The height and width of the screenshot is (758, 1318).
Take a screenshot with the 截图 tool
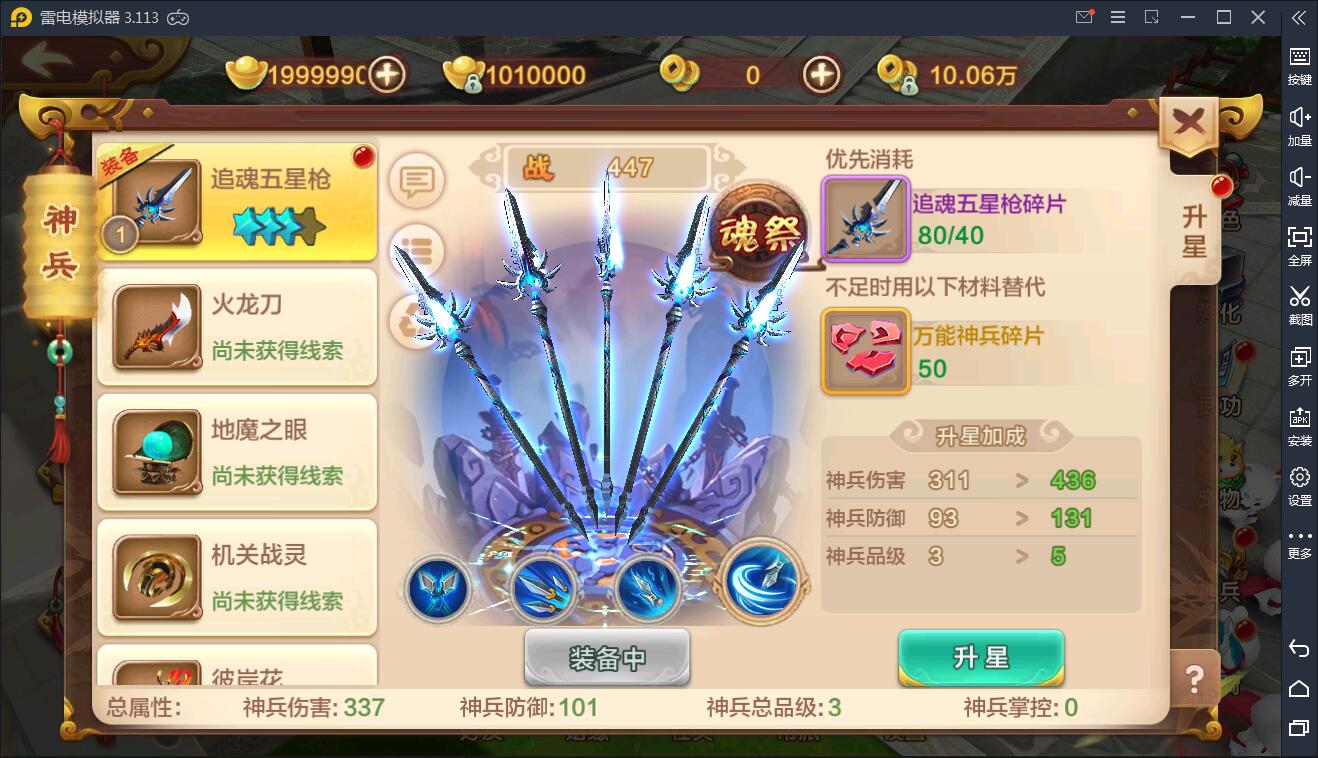click(x=1299, y=305)
